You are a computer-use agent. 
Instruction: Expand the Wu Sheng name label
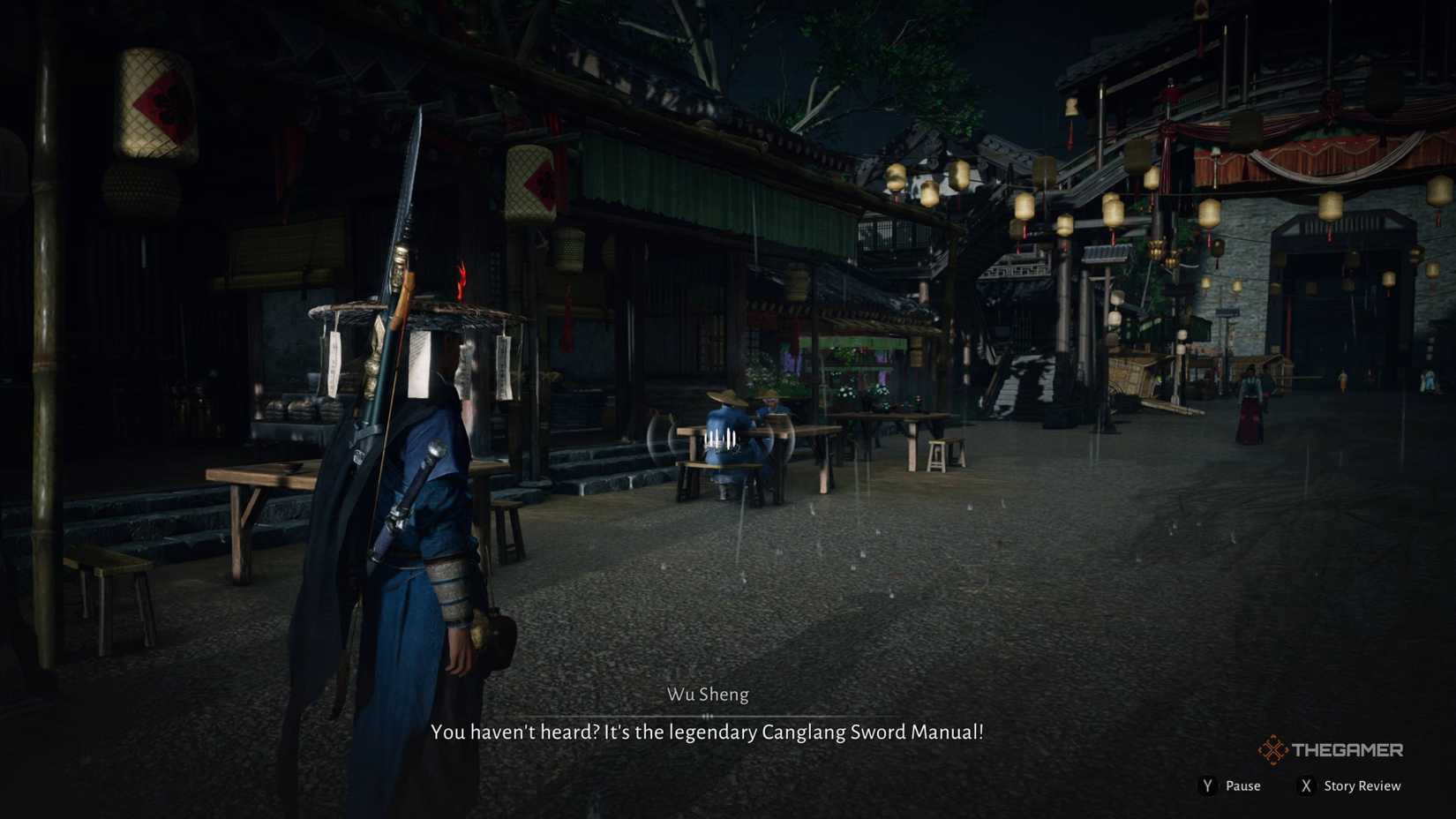708,695
